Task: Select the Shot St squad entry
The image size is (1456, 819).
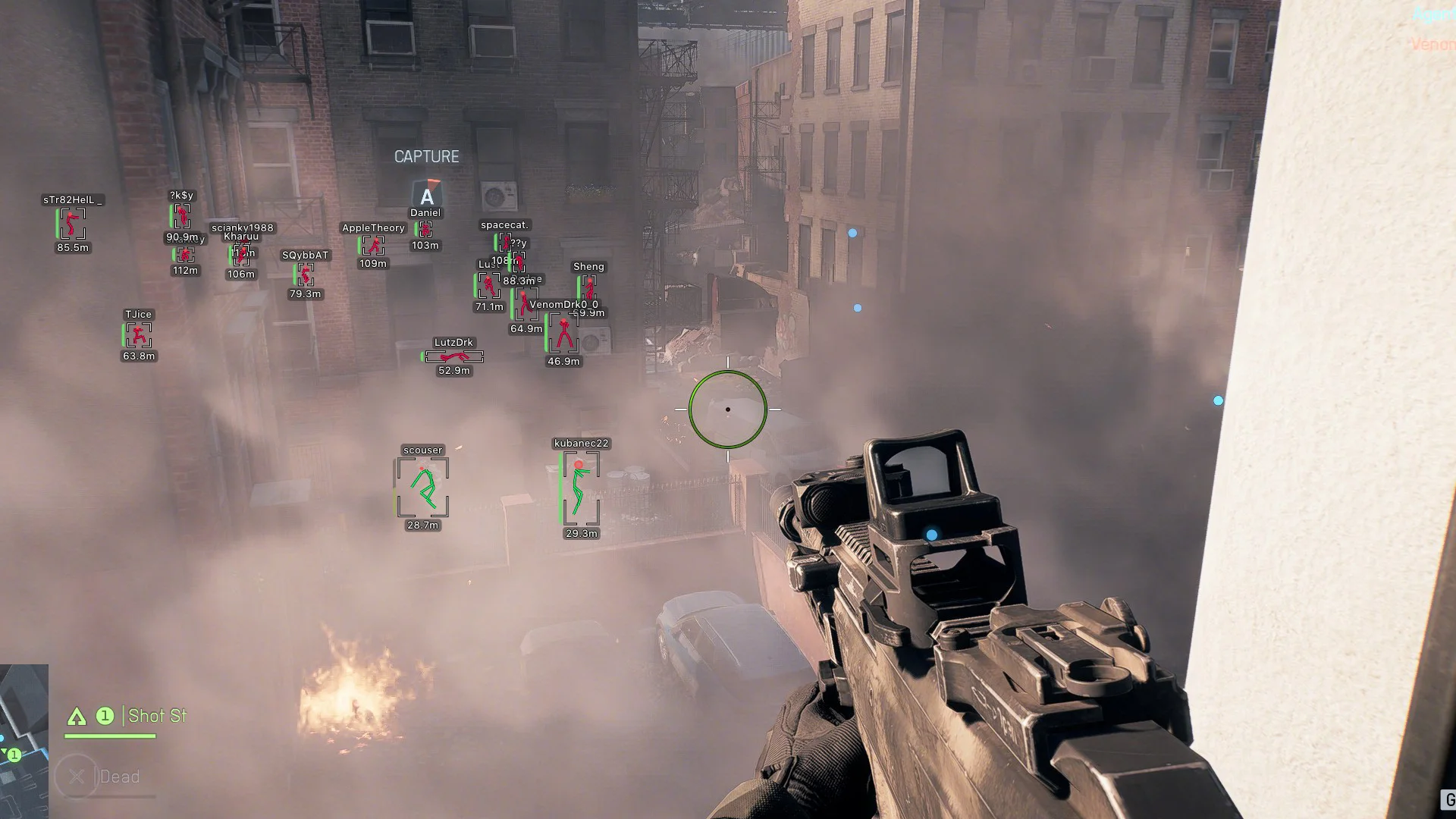Action: (156, 716)
